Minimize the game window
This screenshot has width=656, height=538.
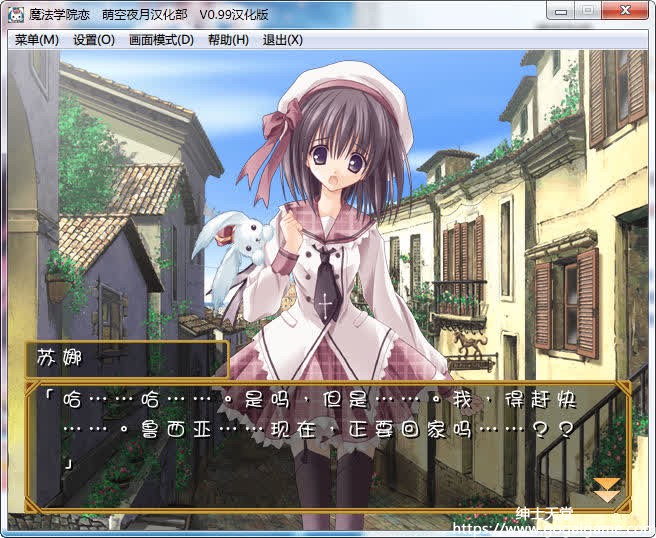[x=561, y=10]
